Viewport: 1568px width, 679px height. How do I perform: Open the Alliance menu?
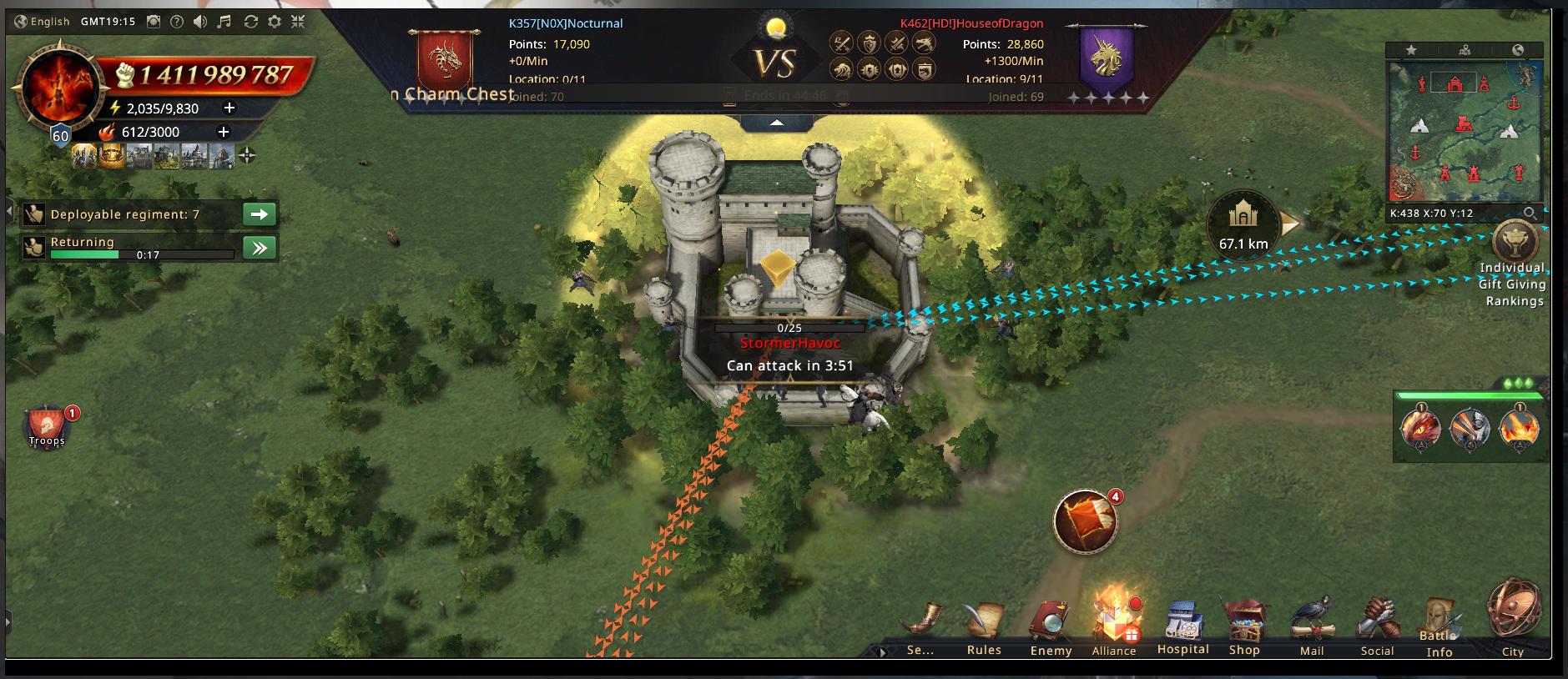[x=1114, y=627]
